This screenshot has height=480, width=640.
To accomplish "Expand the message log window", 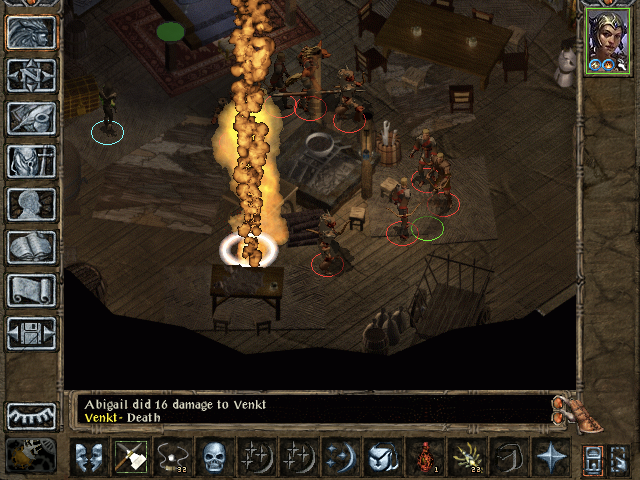I will (566, 408).
